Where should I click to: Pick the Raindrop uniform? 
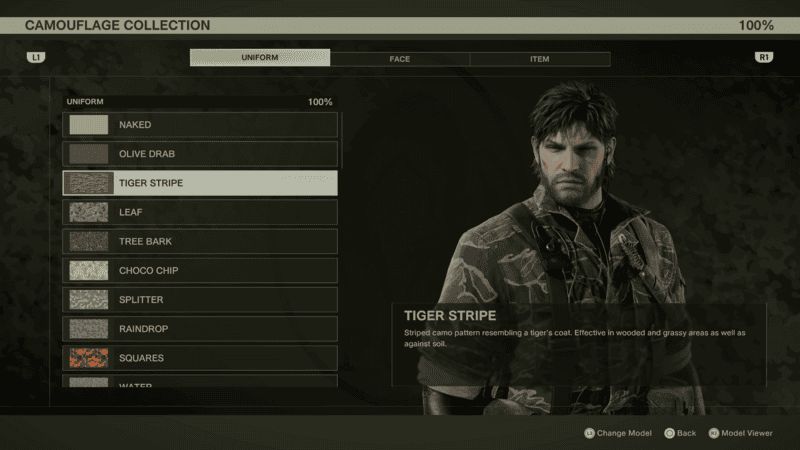click(200, 328)
